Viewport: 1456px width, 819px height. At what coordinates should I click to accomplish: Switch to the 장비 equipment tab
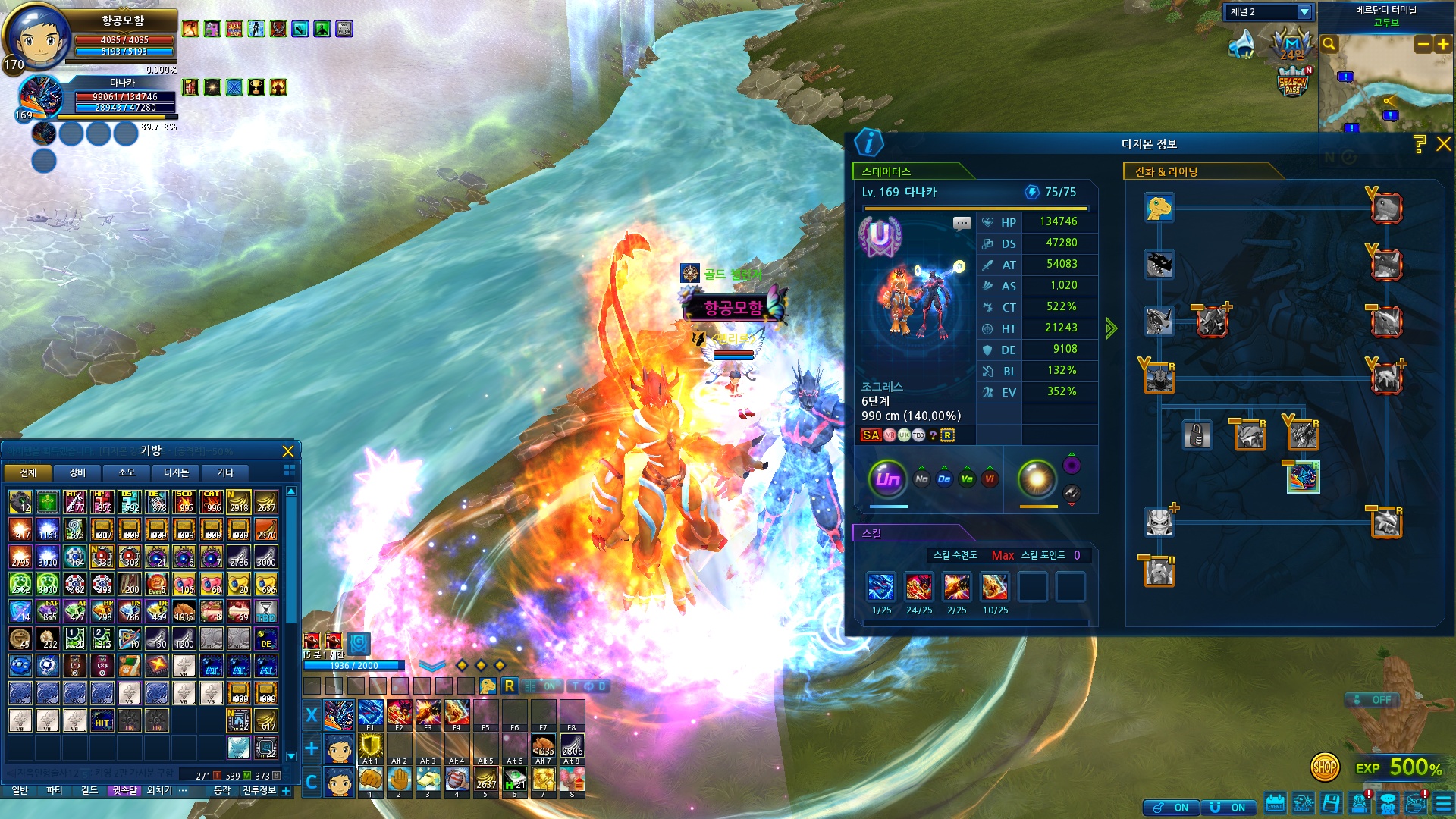point(77,472)
